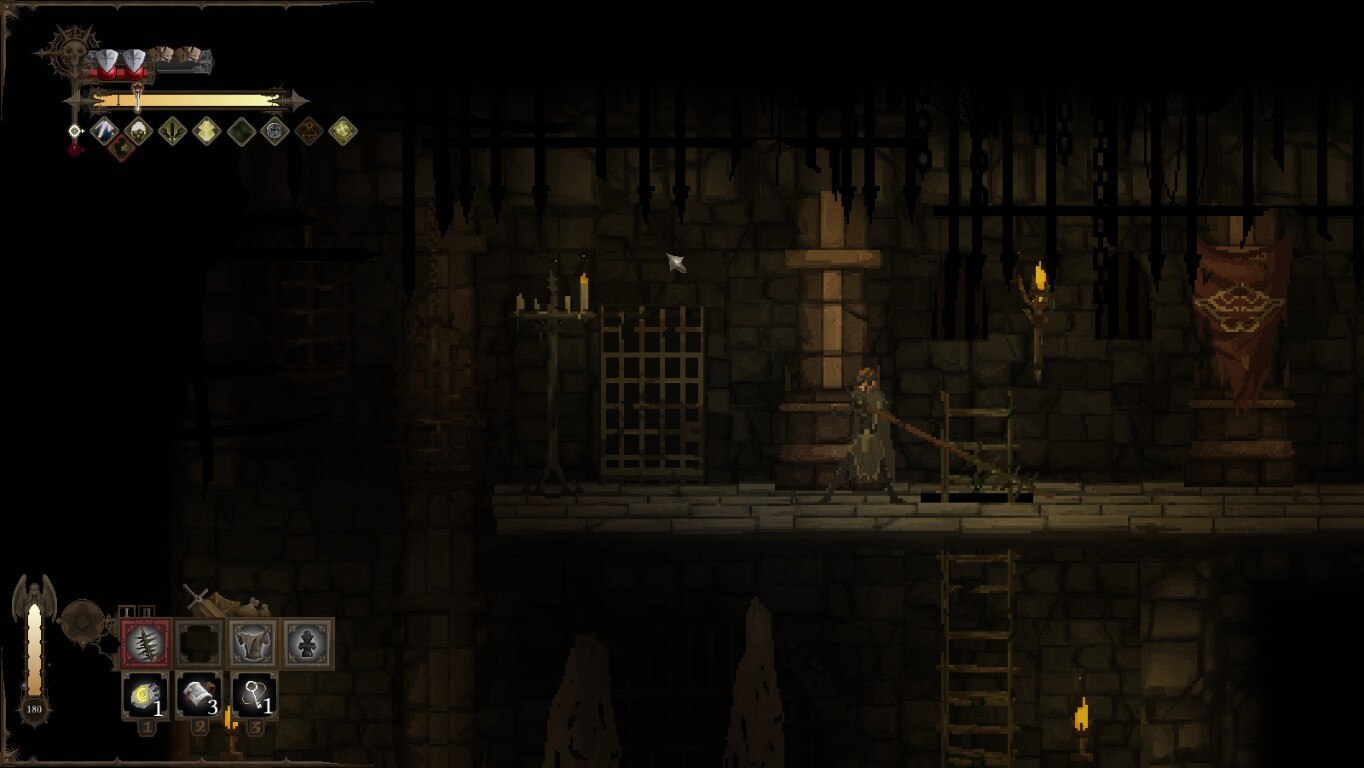
Task: Click the orange swirl status icon
Action: (x=309, y=130)
